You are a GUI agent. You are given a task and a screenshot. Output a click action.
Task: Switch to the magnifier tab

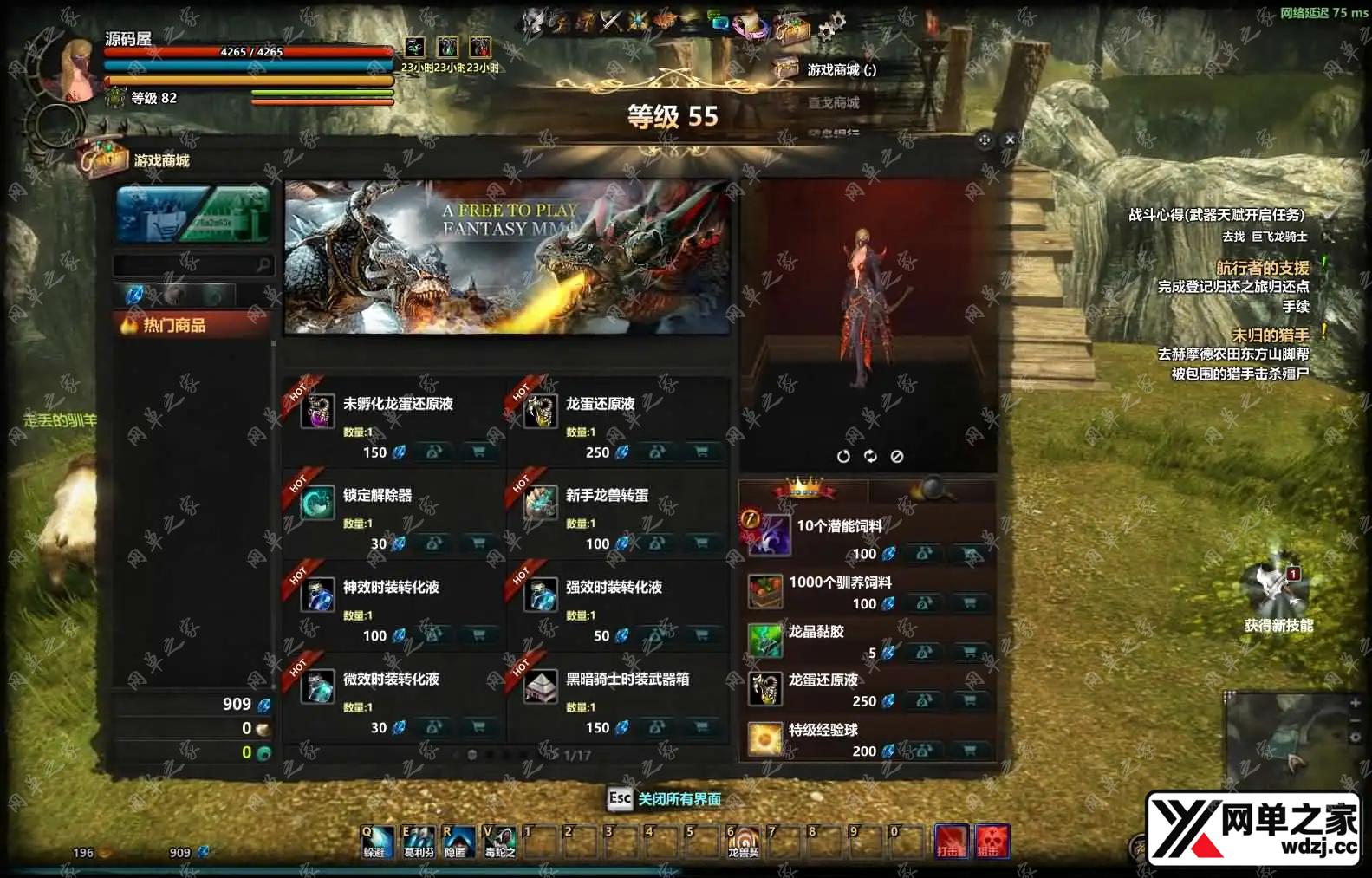[932, 490]
